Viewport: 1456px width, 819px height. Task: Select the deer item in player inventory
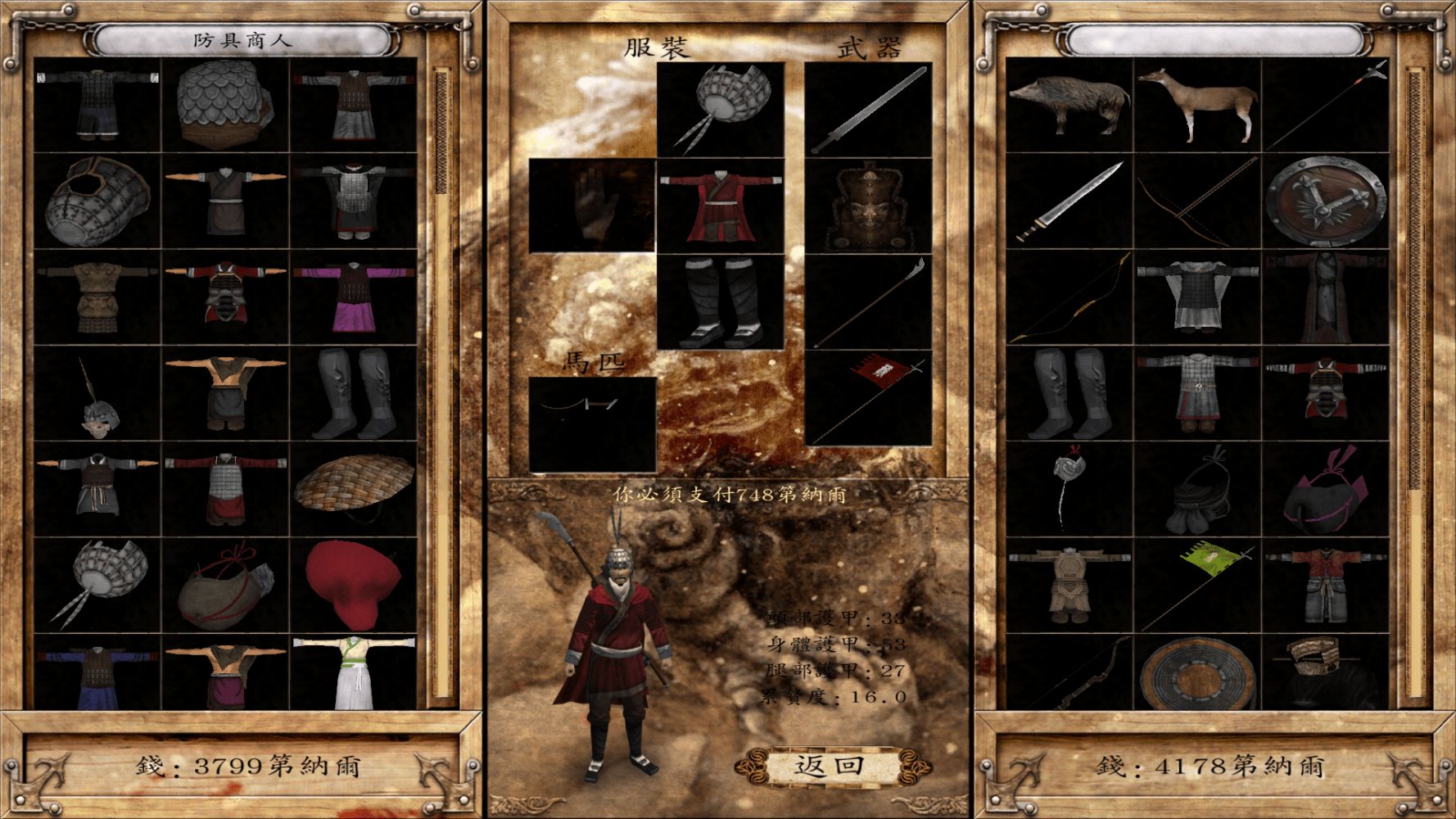coord(1196,105)
